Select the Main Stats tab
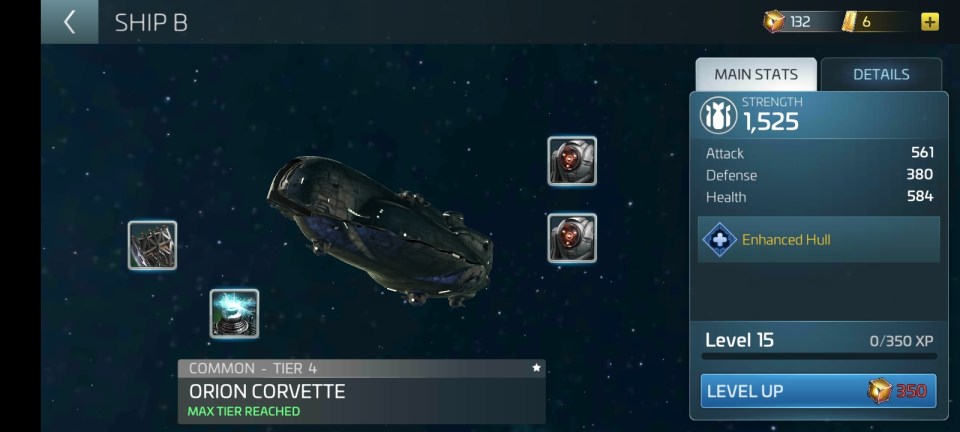The height and width of the screenshot is (432, 960). 756,74
